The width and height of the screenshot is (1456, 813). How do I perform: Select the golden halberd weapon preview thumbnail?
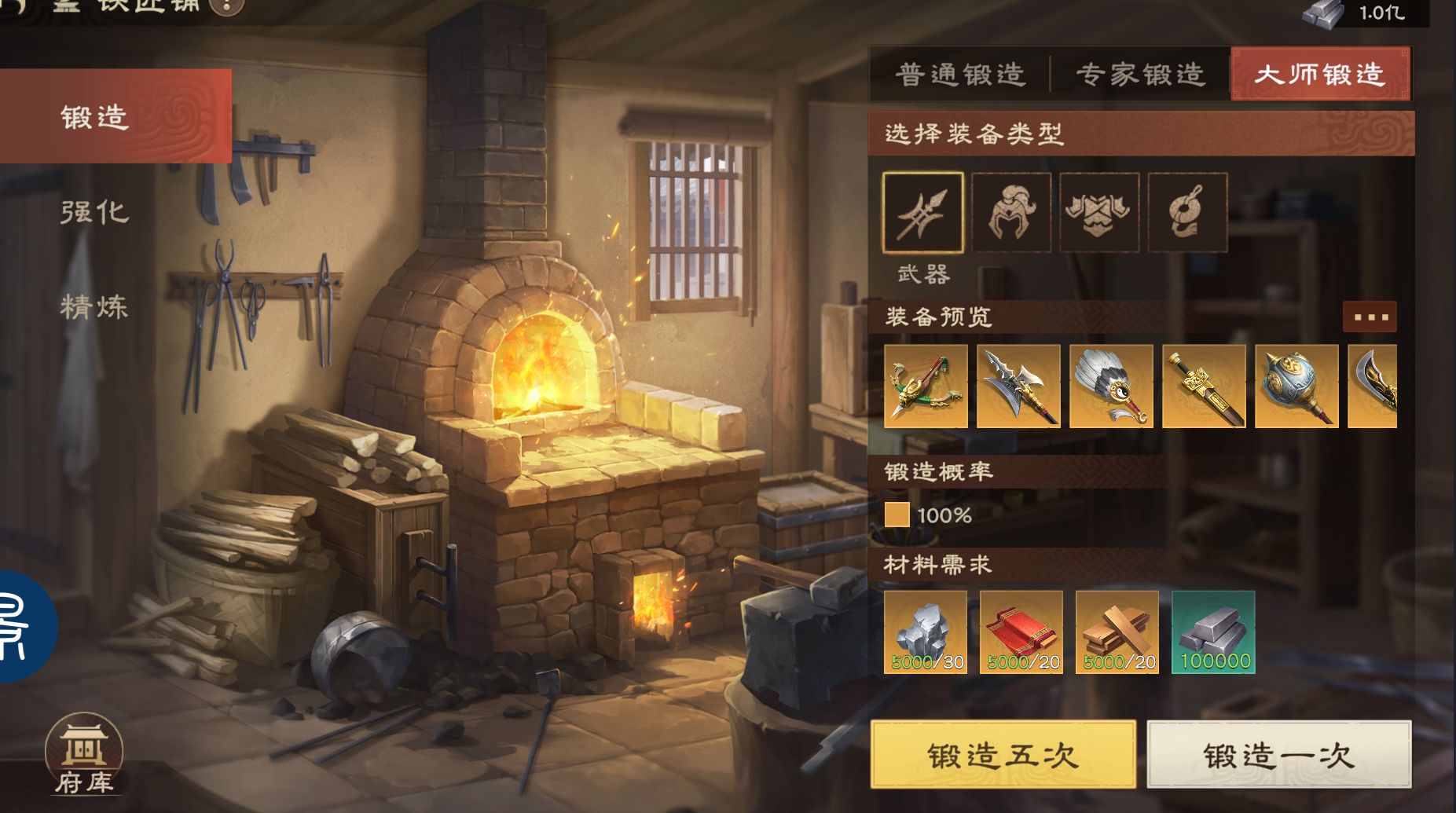tap(1018, 386)
